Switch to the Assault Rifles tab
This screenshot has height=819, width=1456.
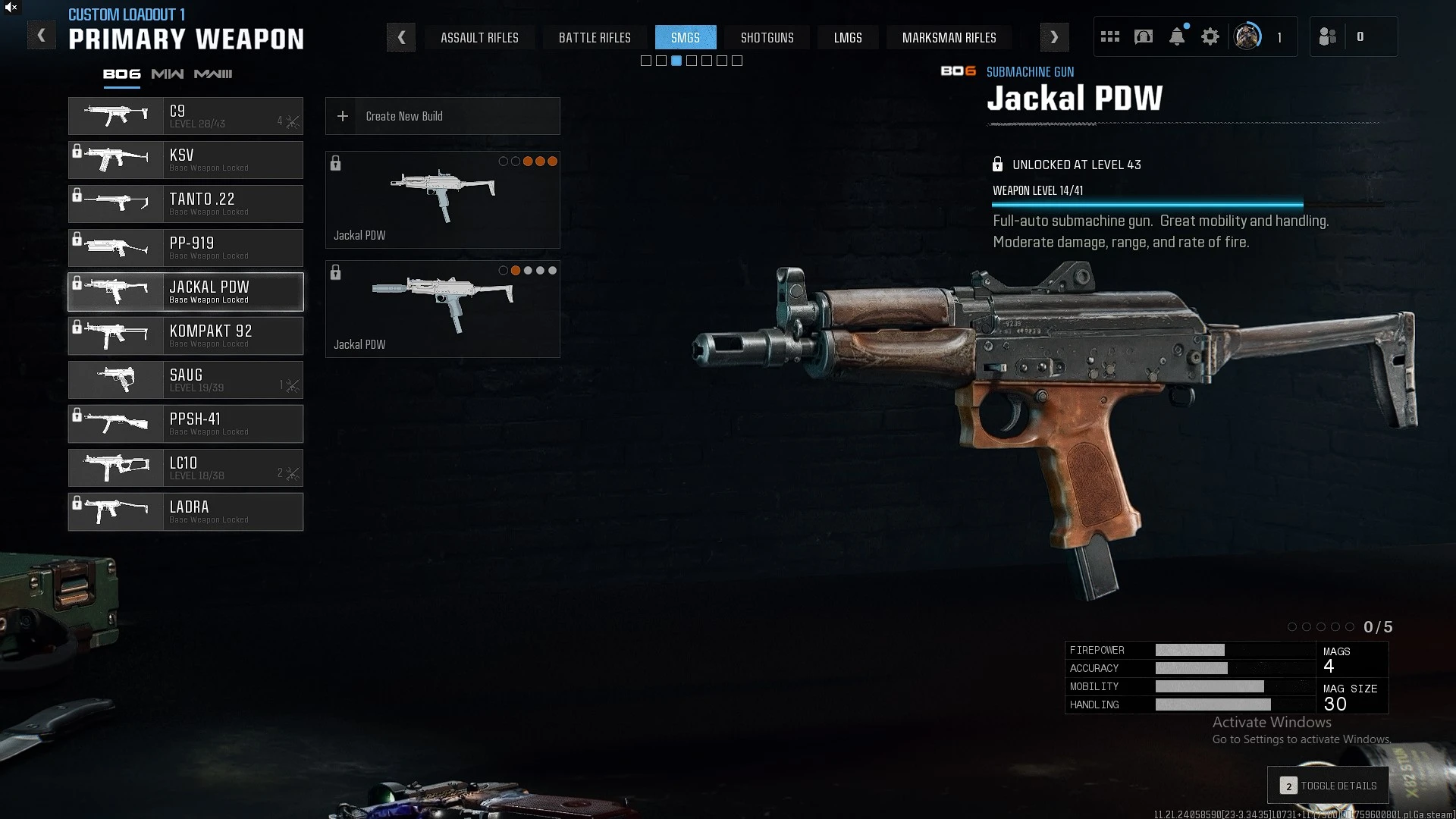pyautogui.click(x=479, y=37)
